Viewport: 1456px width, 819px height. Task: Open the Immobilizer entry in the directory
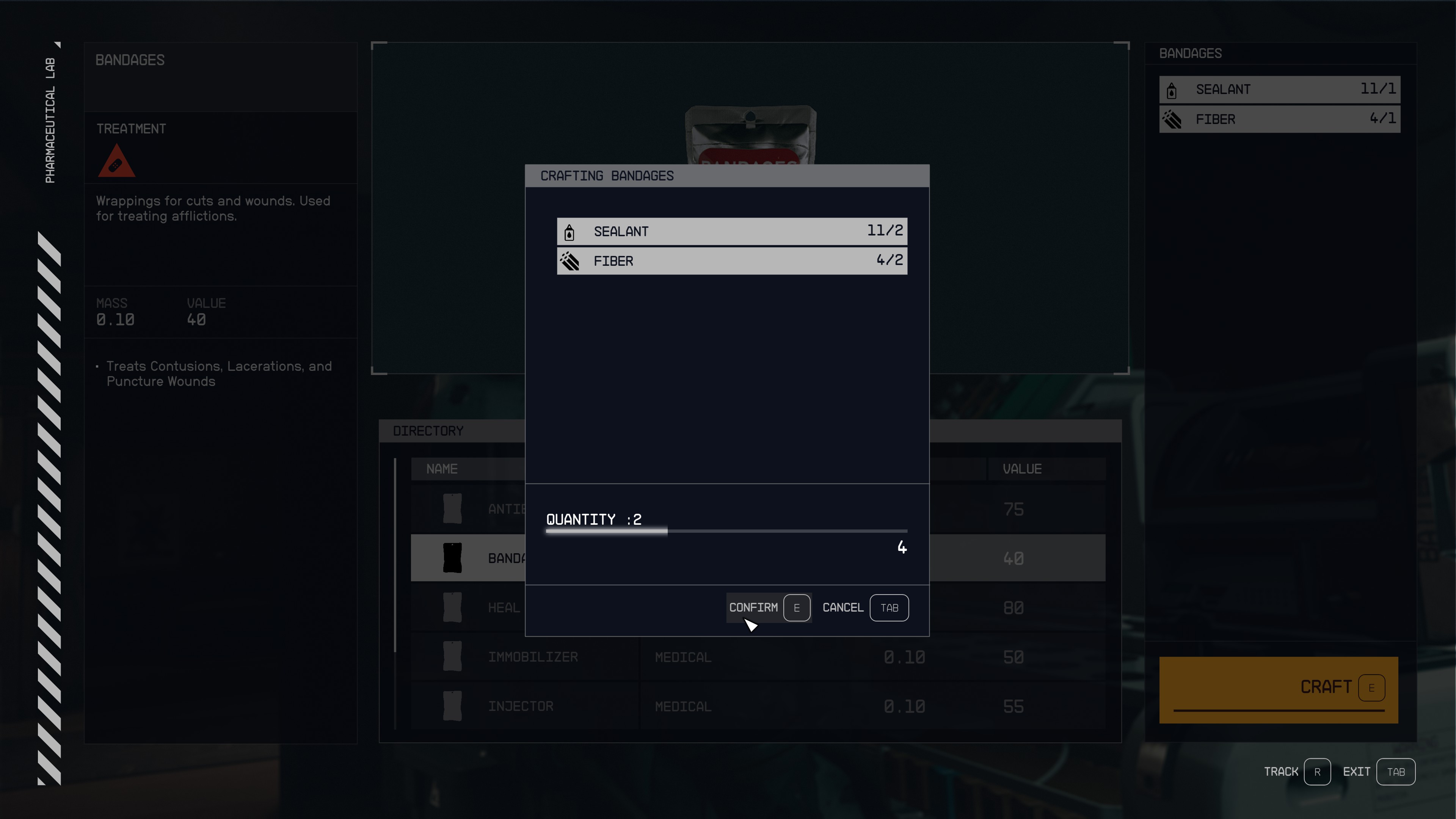(x=532, y=657)
